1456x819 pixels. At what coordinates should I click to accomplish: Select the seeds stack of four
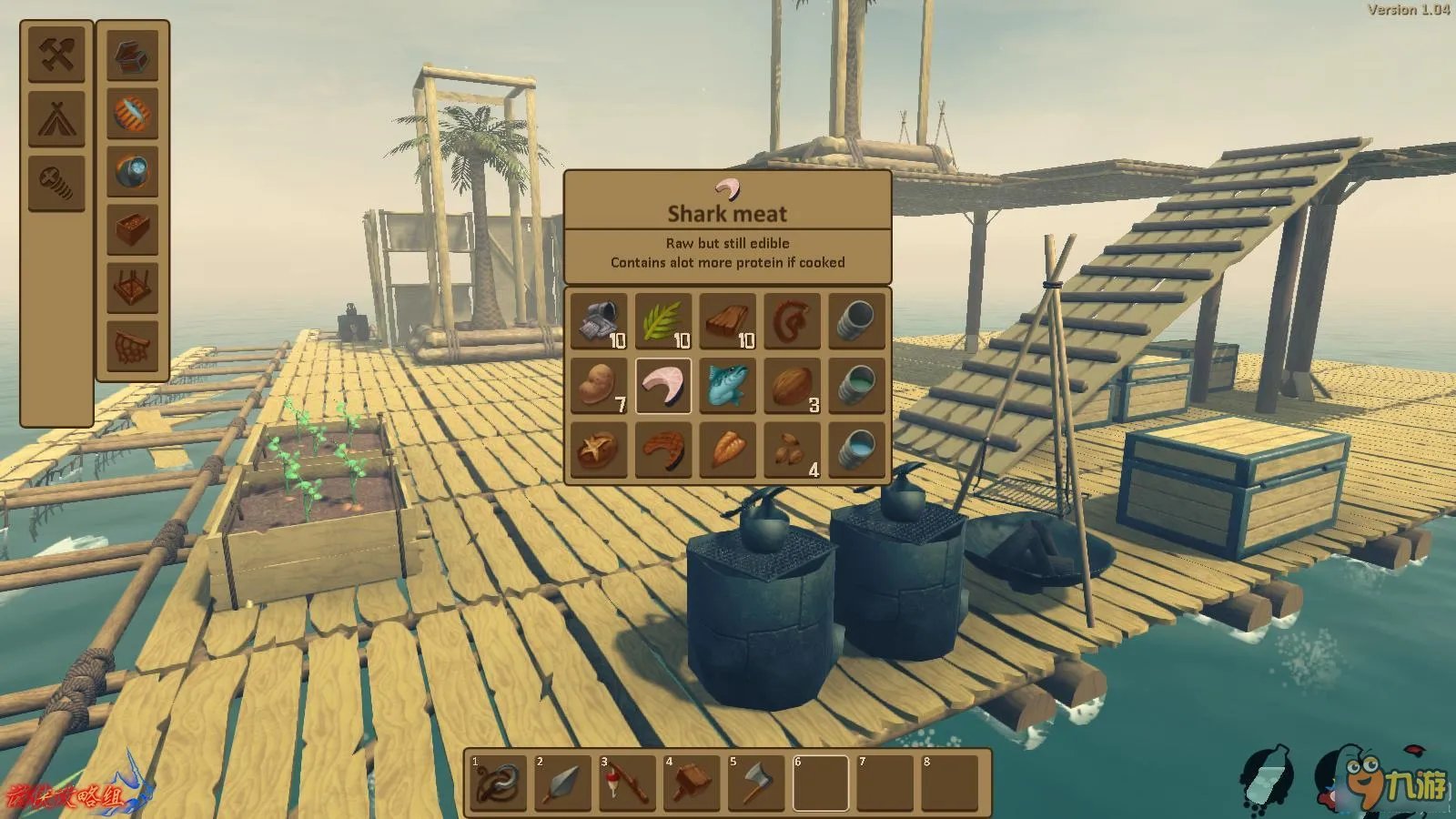pos(792,450)
